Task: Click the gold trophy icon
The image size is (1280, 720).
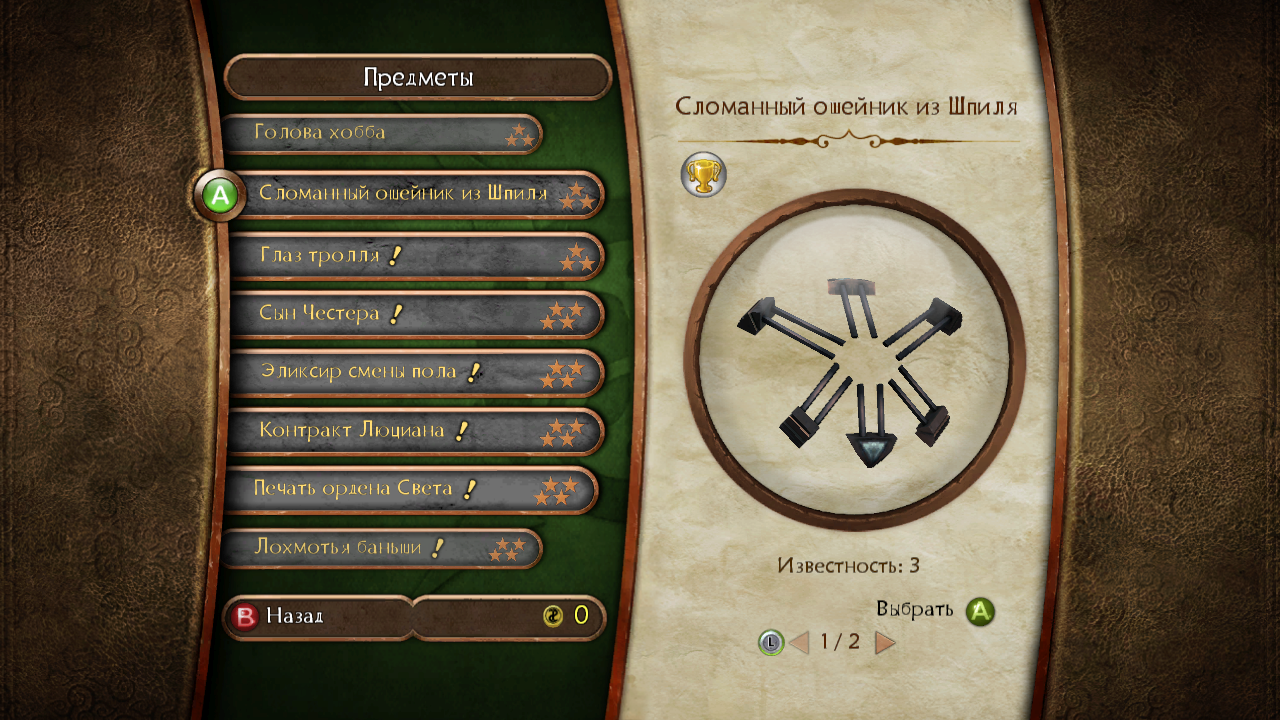Action: [703, 175]
